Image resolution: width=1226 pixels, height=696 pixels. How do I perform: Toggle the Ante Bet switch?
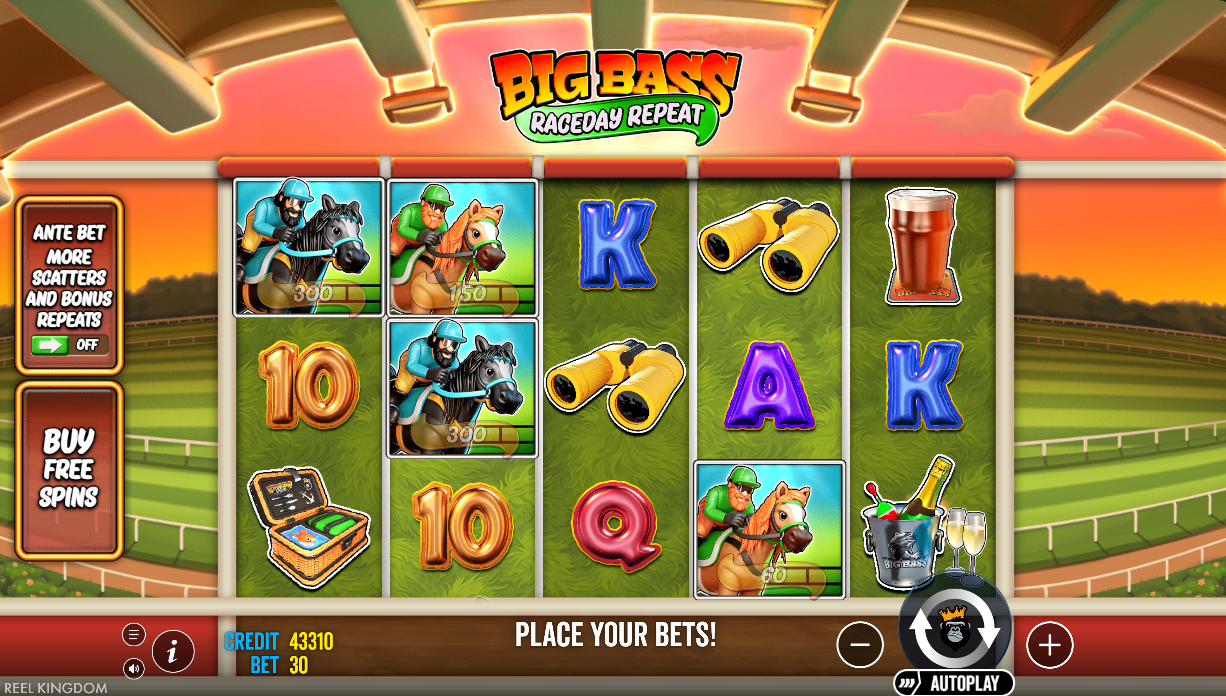point(69,345)
